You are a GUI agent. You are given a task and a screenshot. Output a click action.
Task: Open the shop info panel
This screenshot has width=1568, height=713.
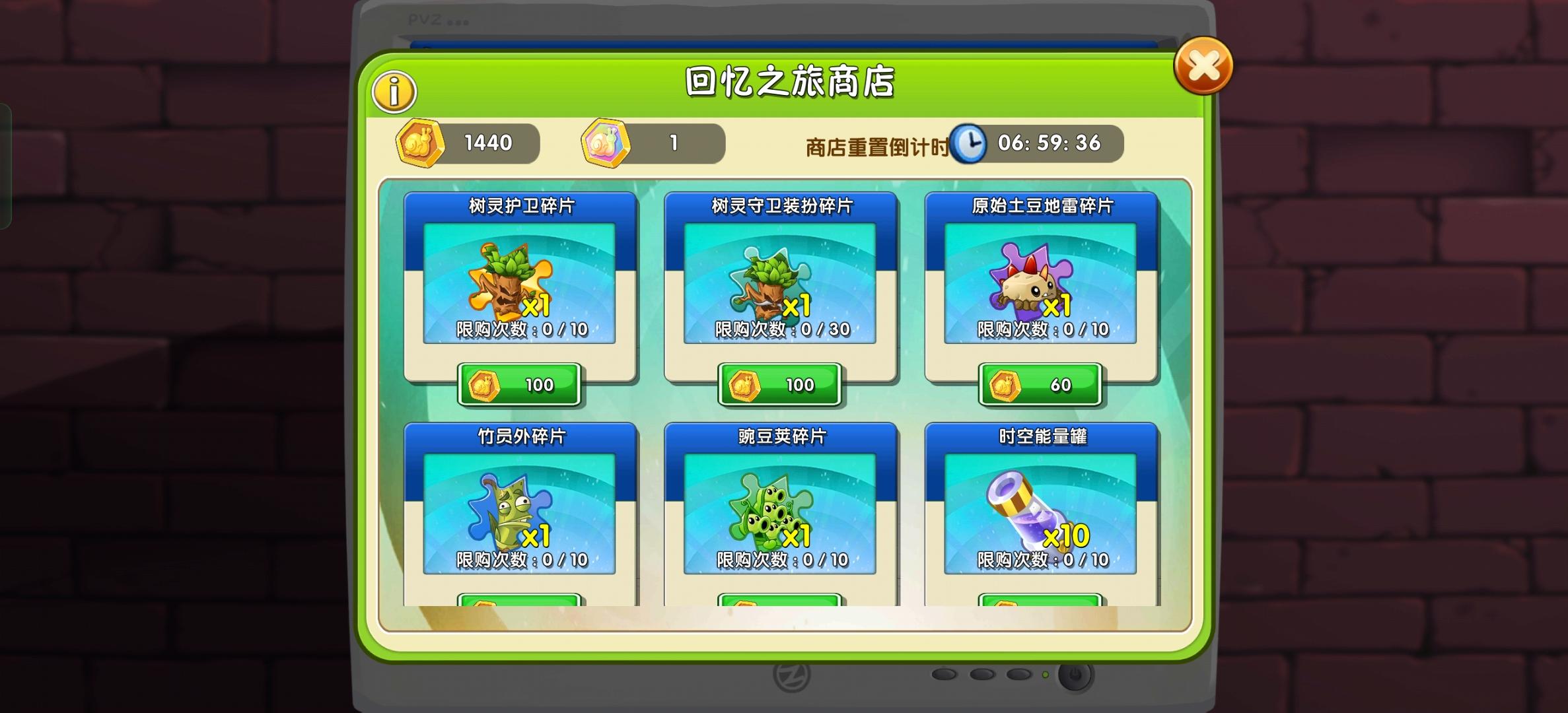(394, 91)
